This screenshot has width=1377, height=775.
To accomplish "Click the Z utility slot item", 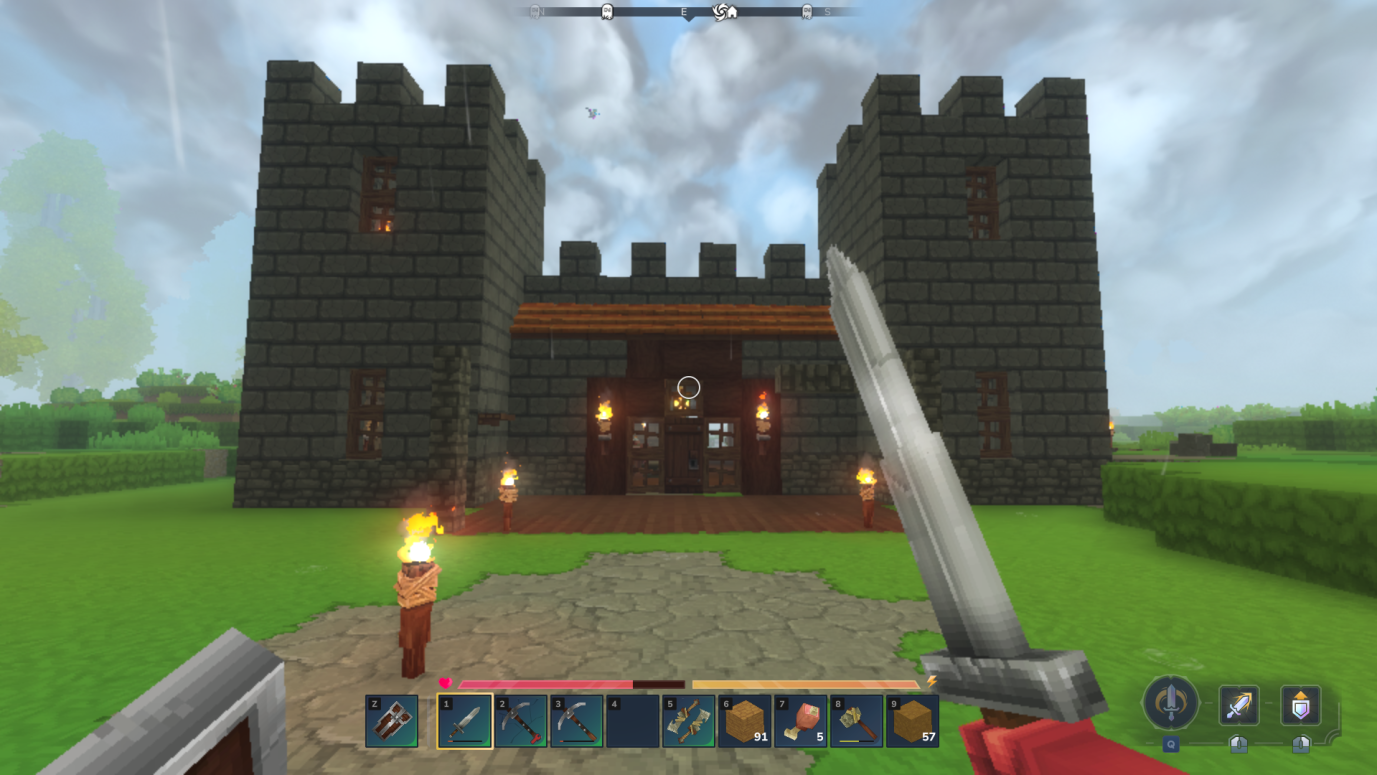I will pyautogui.click(x=392, y=721).
